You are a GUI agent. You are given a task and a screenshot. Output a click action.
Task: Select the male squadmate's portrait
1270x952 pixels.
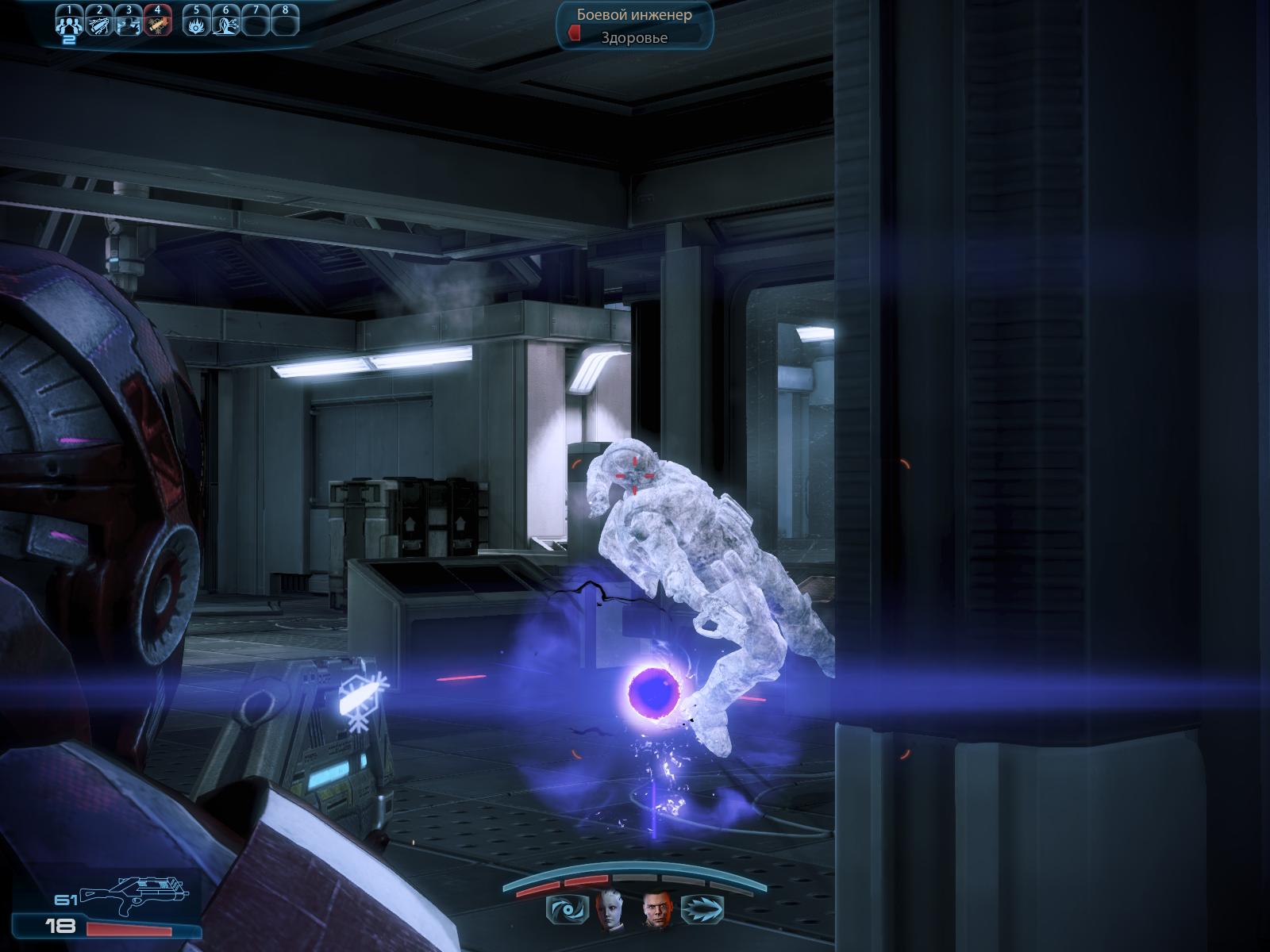coord(656,910)
